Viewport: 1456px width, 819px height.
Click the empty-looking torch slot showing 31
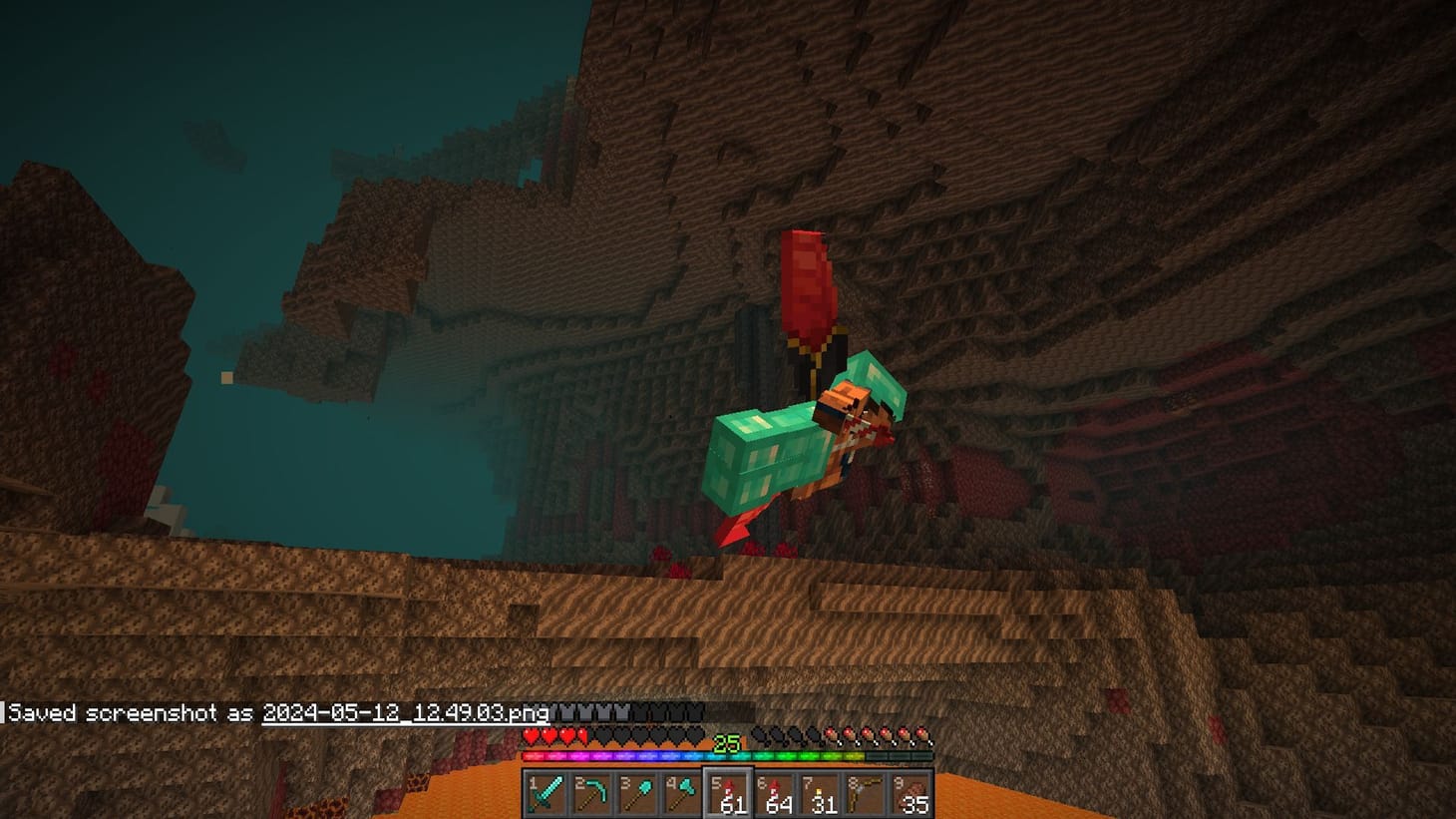point(820,791)
